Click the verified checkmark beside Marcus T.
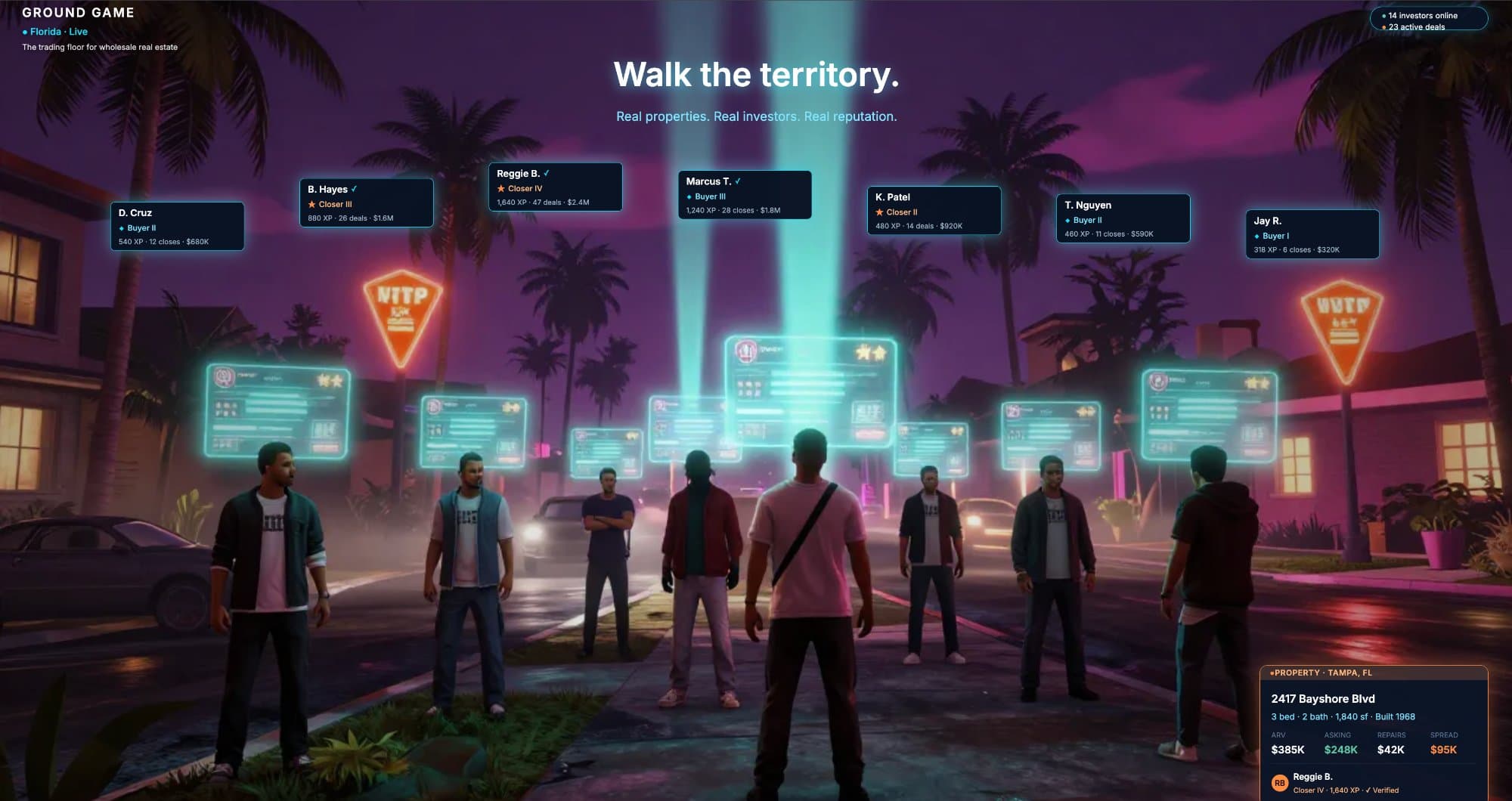 click(739, 181)
